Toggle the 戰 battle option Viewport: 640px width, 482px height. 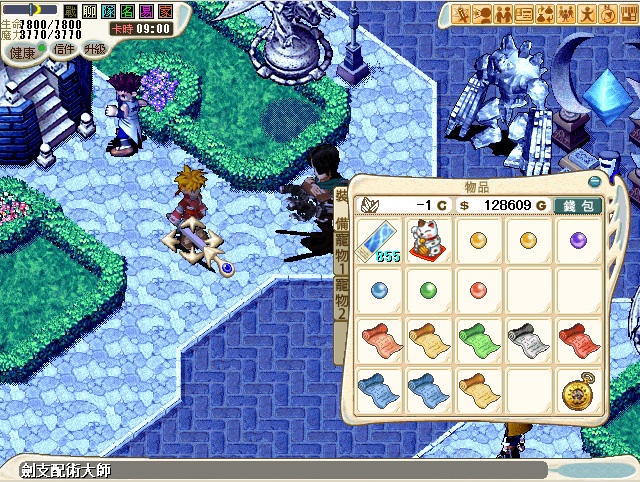[70, 11]
